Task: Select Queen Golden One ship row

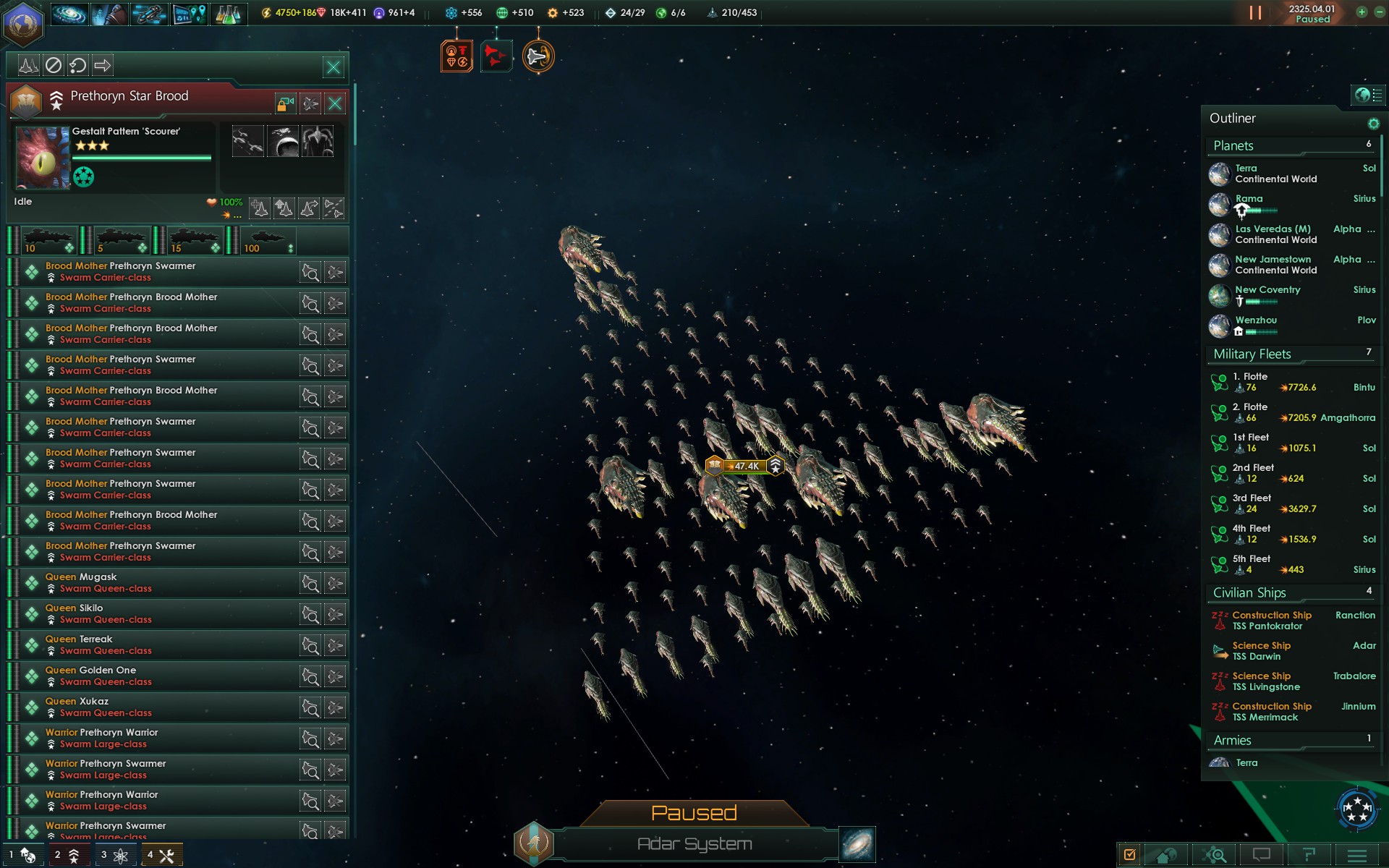Action: tap(159, 676)
